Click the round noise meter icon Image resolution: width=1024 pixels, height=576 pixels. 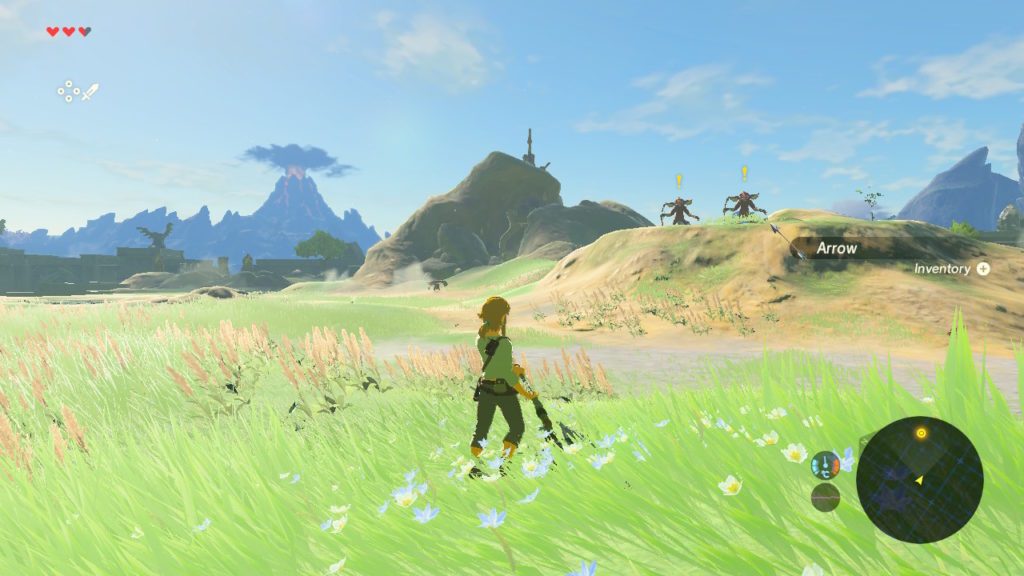pyautogui.click(x=825, y=497)
